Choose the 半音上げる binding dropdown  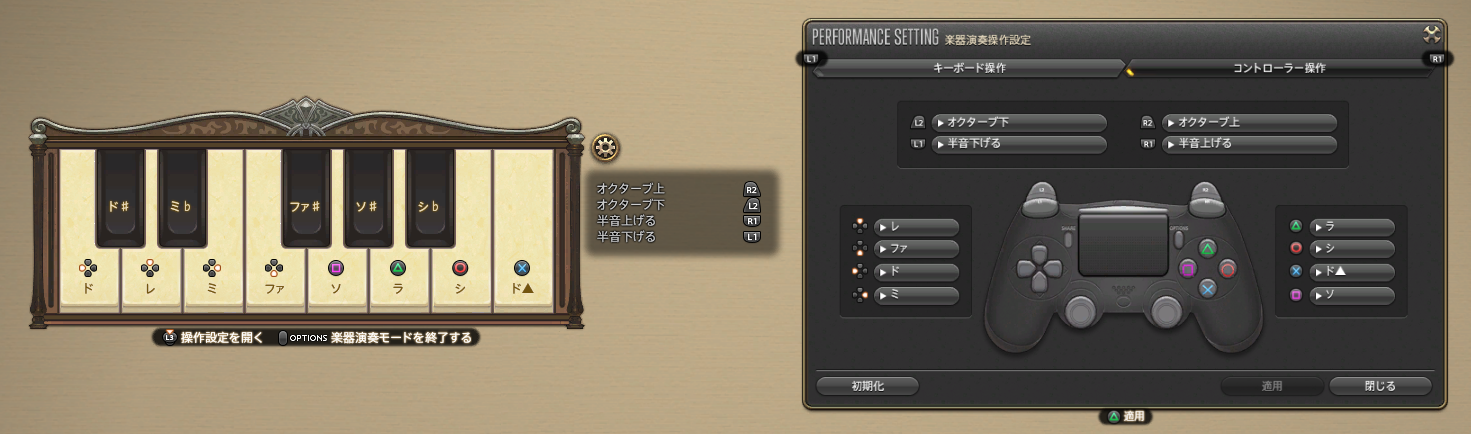1249,144
